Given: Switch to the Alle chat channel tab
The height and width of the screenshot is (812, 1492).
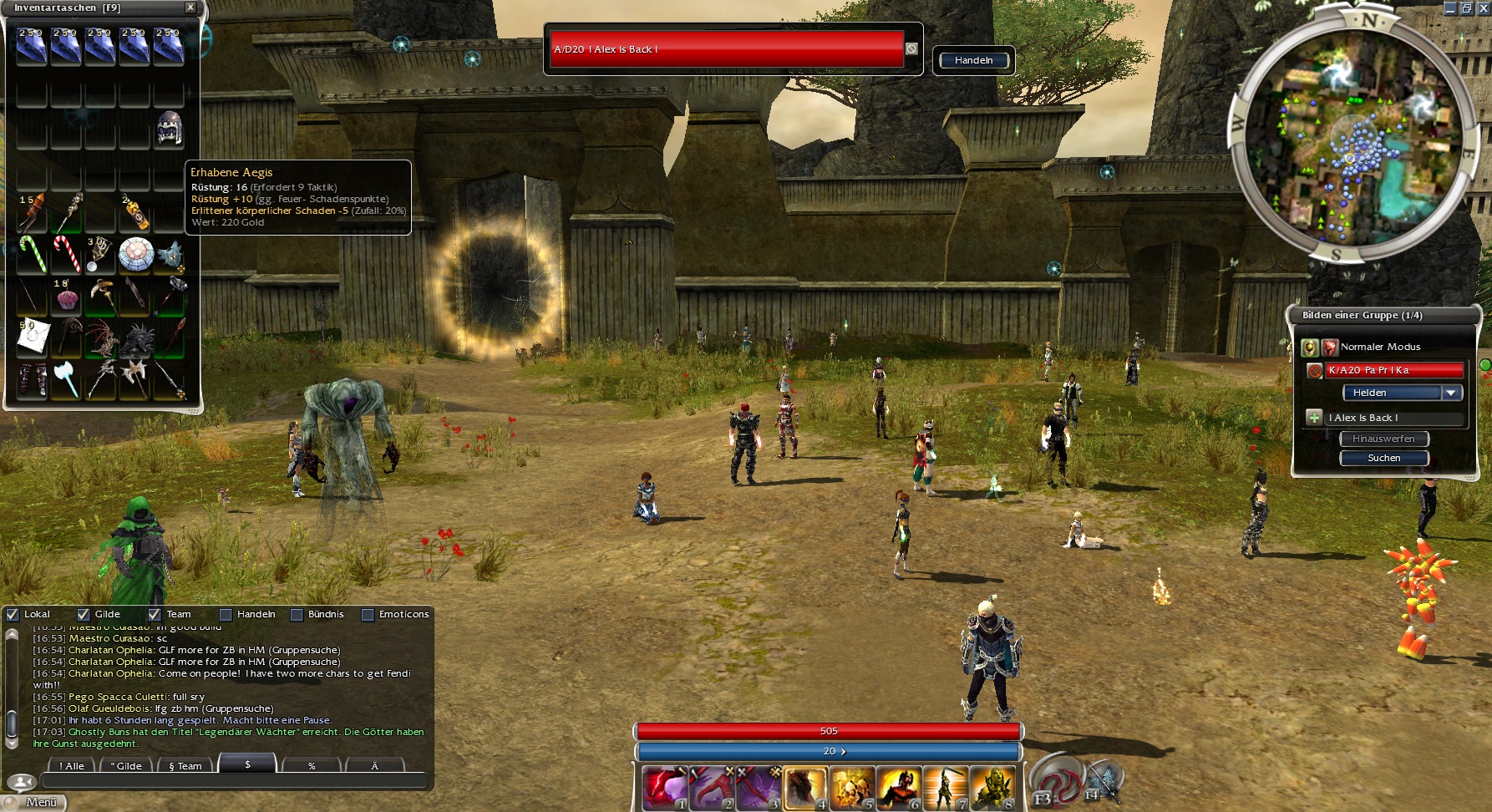Looking at the screenshot, I should 72,765.
